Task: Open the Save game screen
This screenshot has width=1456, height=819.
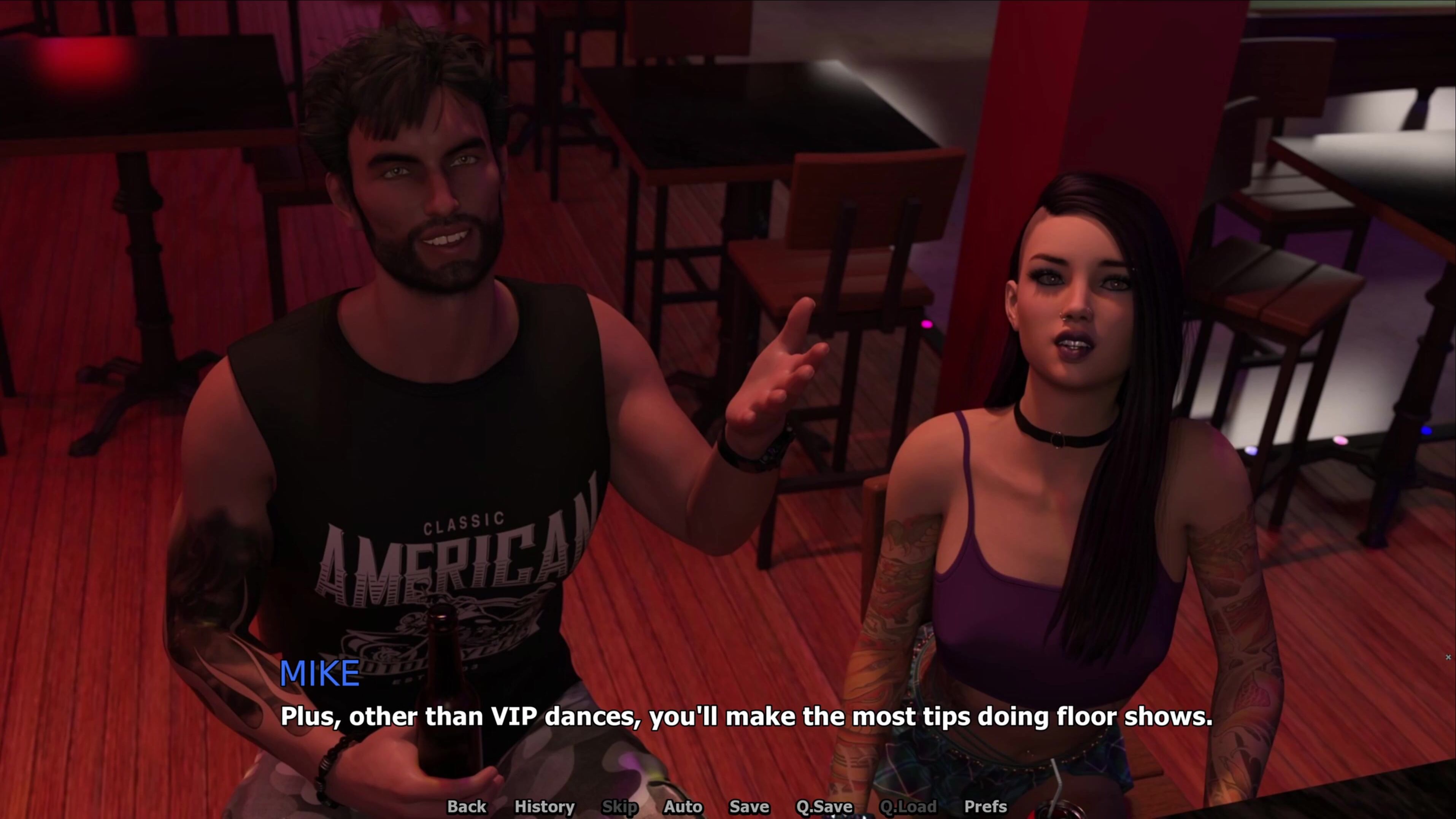Action: 749,806
